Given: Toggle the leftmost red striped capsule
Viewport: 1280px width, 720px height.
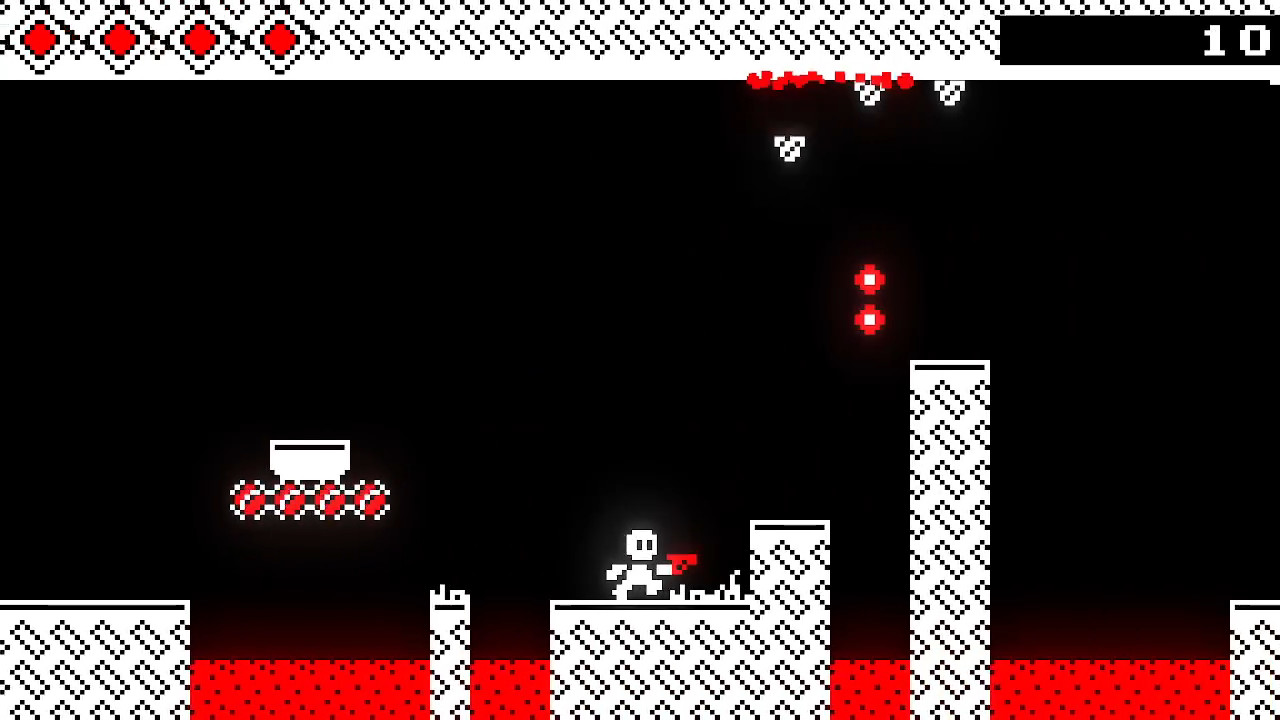Looking at the screenshot, I should click(x=247, y=497).
